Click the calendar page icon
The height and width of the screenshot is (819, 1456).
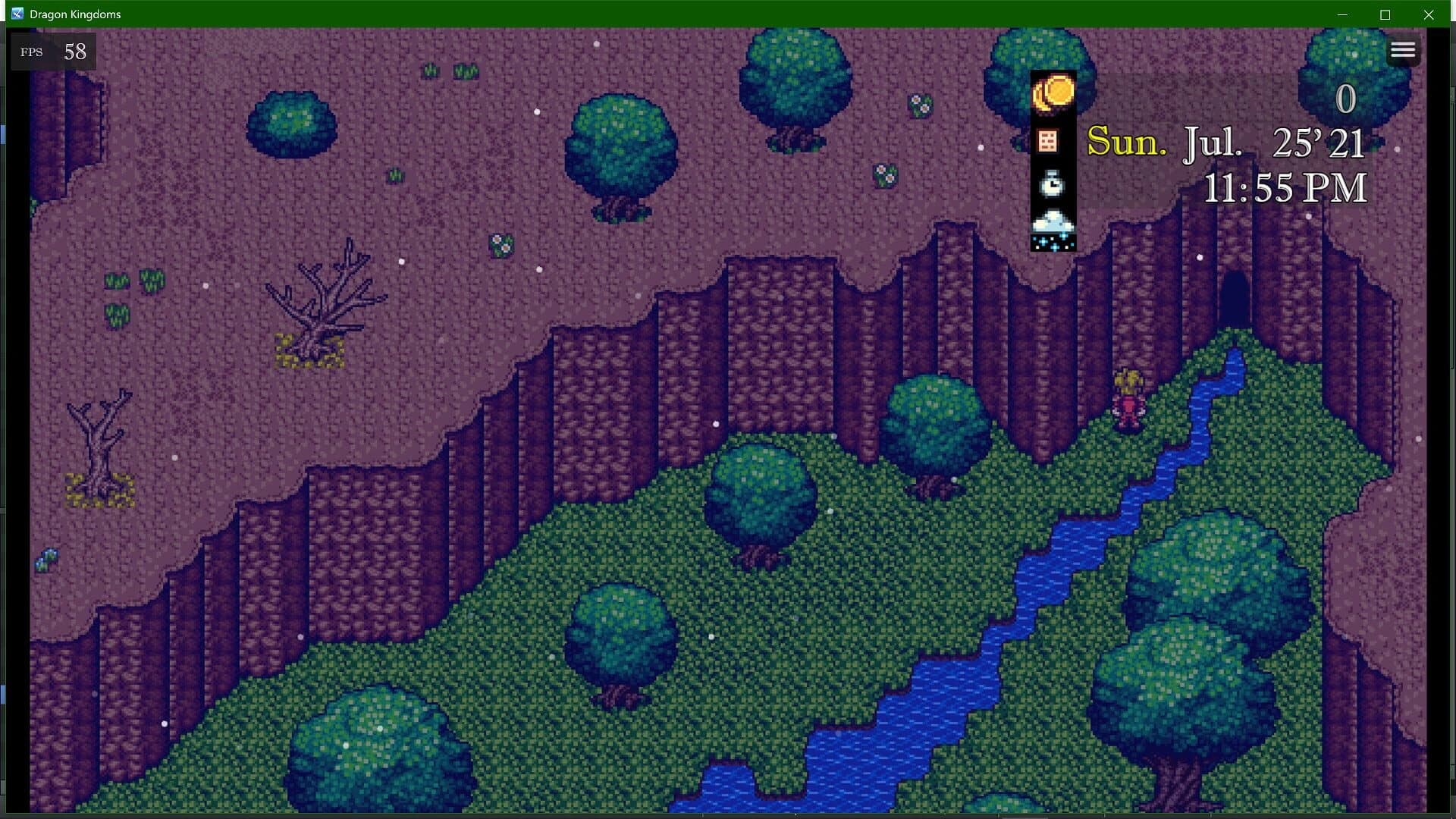(x=1047, y=140)
